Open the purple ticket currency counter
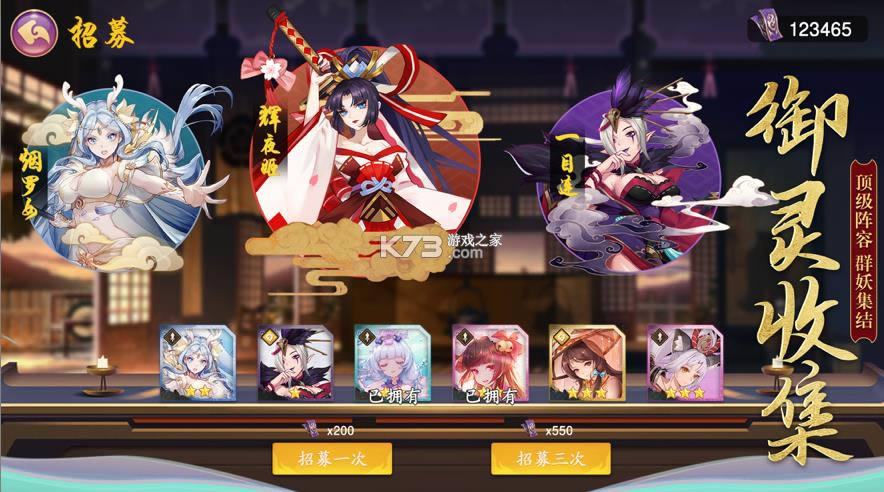Image resolution: width=884 pixels, height=492 pixels. tap(808, 29)
